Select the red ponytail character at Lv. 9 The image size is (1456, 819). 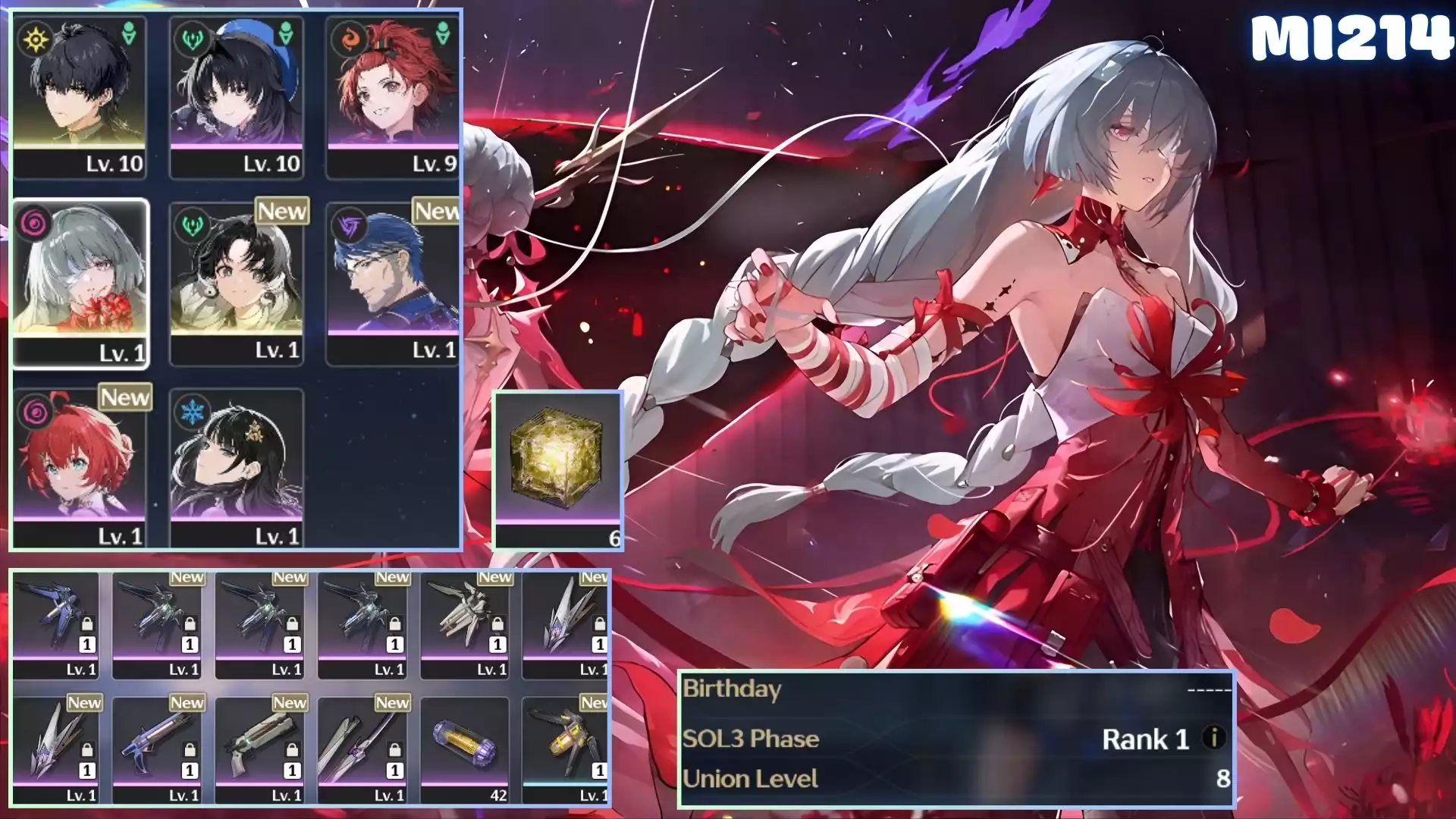(x=393, y=95)
